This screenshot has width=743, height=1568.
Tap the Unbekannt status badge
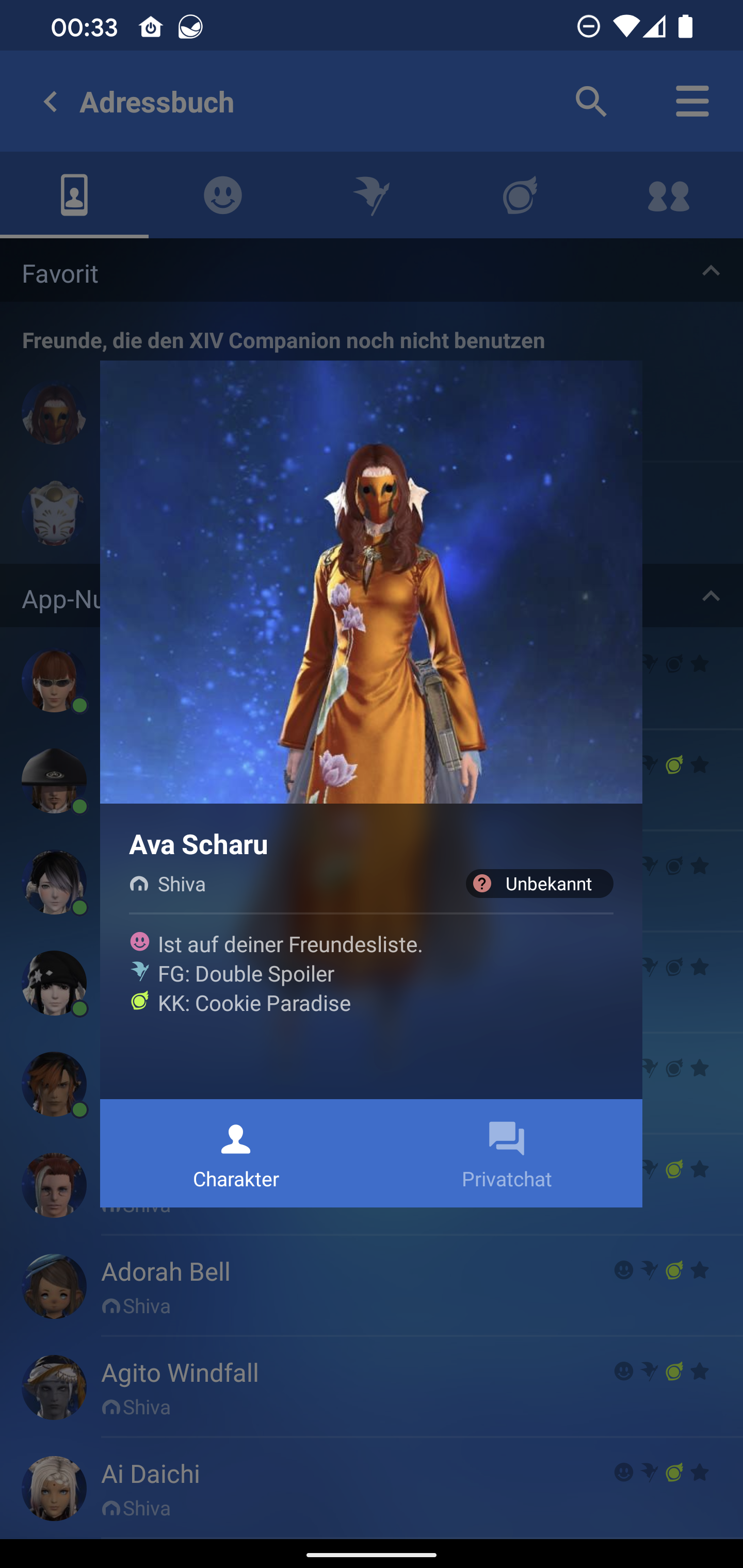[539, 883]
